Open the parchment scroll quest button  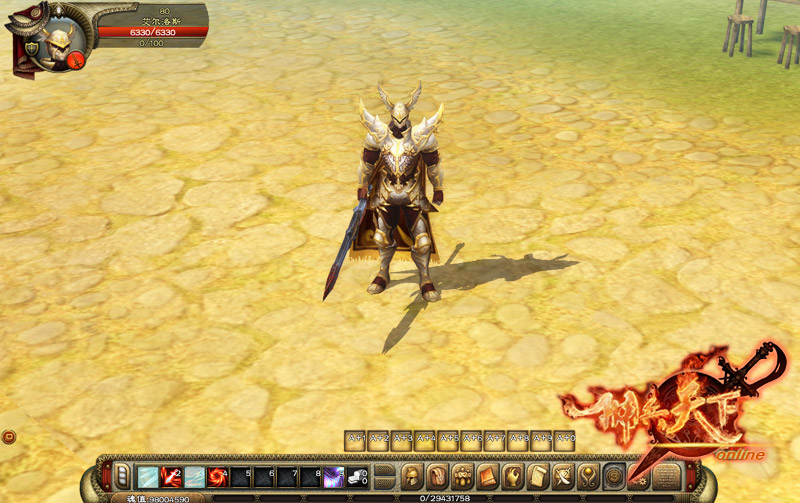tap(538, 476)
